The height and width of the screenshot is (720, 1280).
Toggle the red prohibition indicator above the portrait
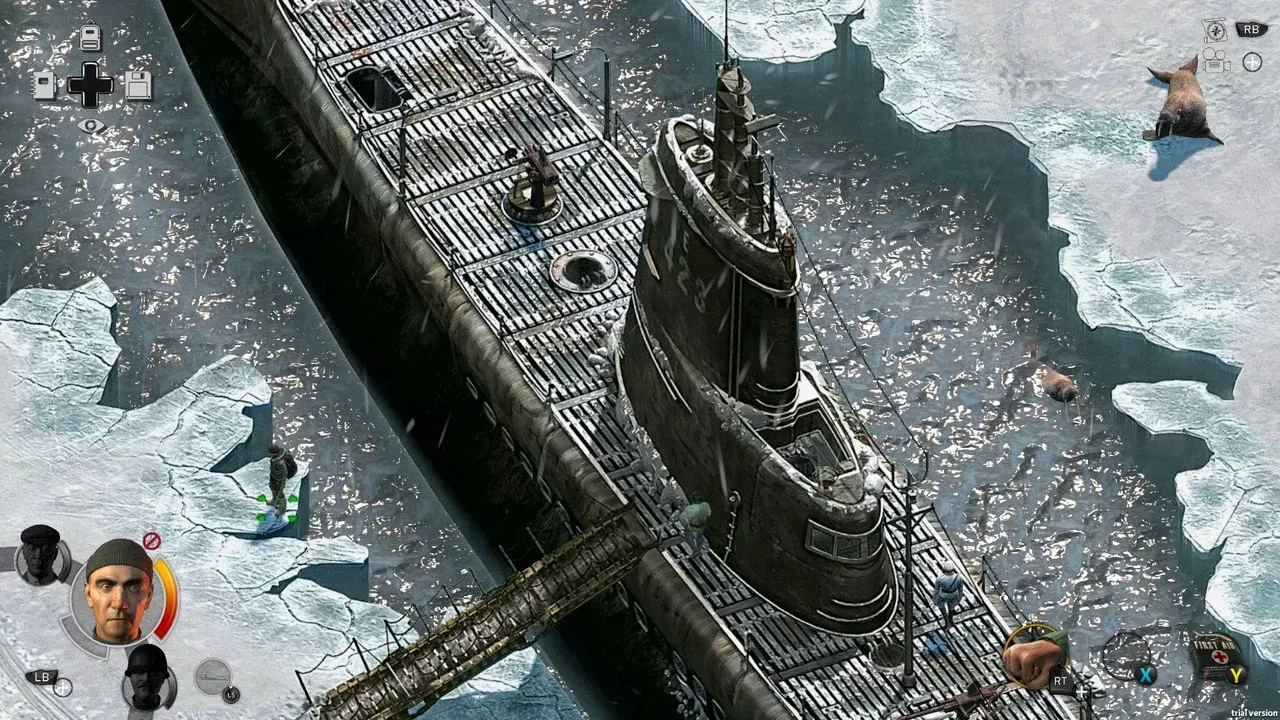(151, 539)
